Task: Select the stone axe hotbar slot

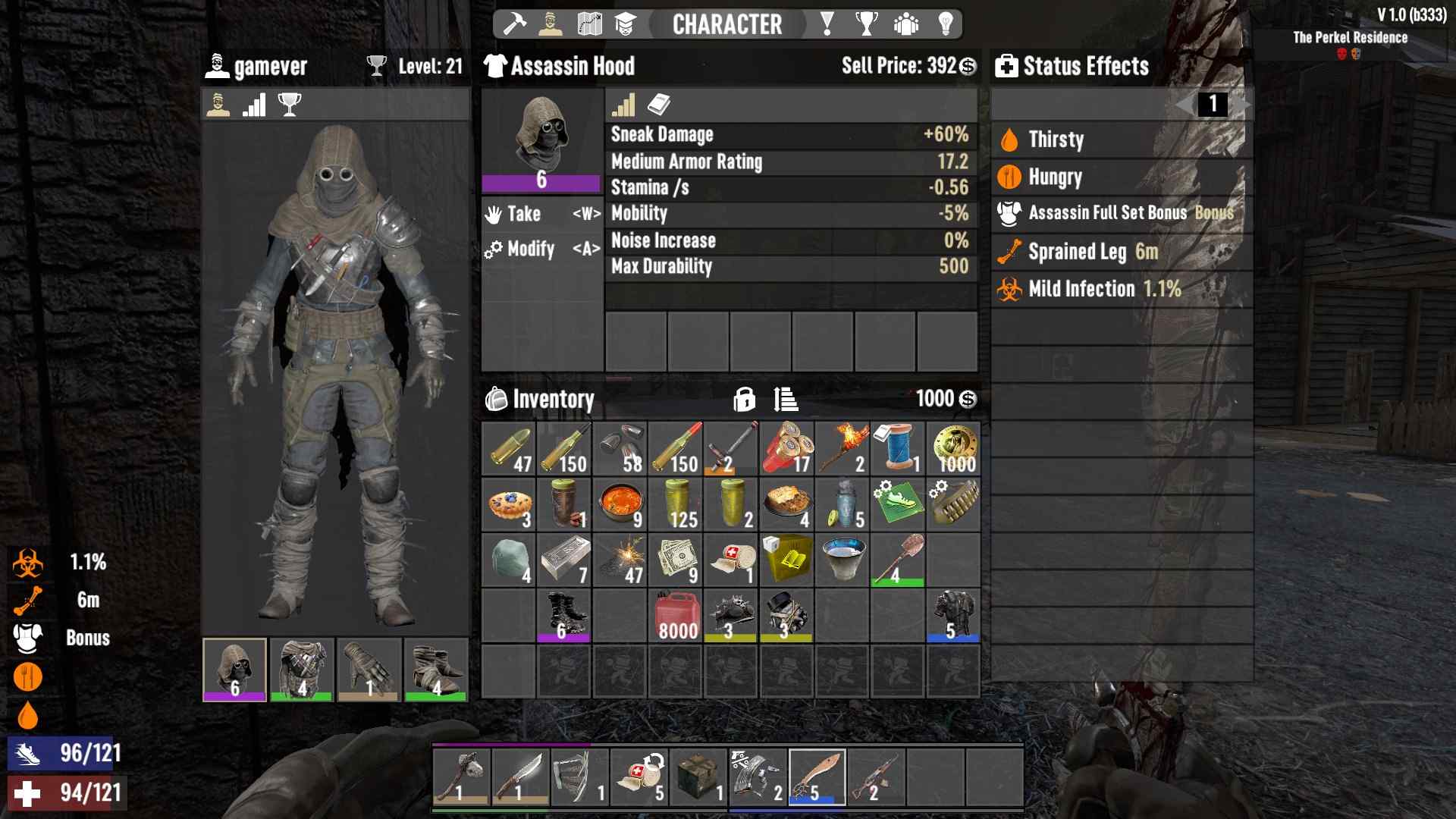Action: click(x=462, y=777)
